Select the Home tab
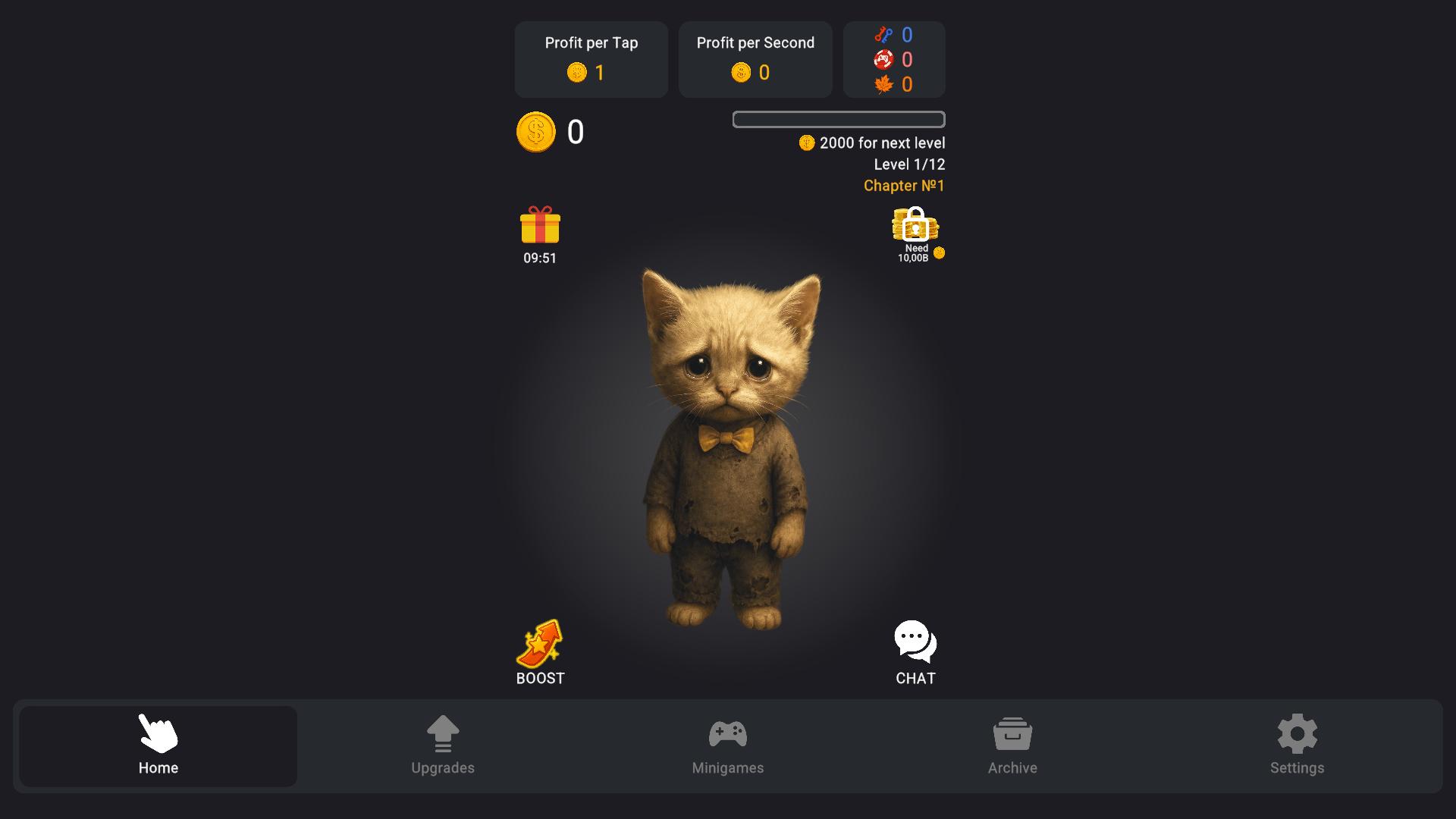The image size is (1456, 819). (158, 746)
